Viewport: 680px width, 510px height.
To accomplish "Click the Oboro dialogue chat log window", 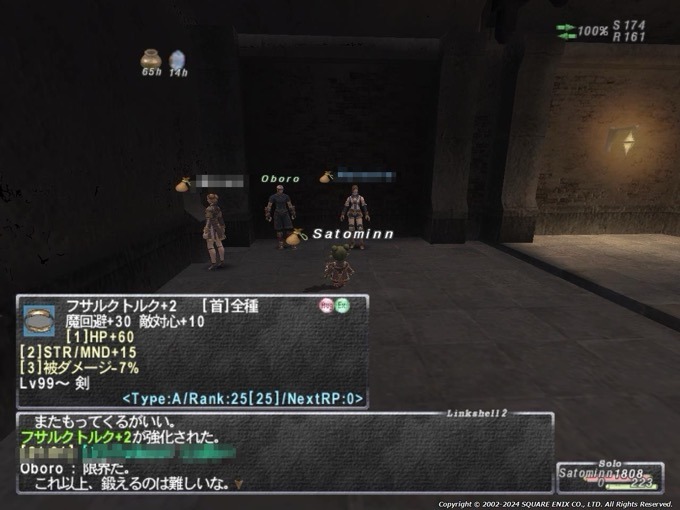I will [x=285, y=453].
